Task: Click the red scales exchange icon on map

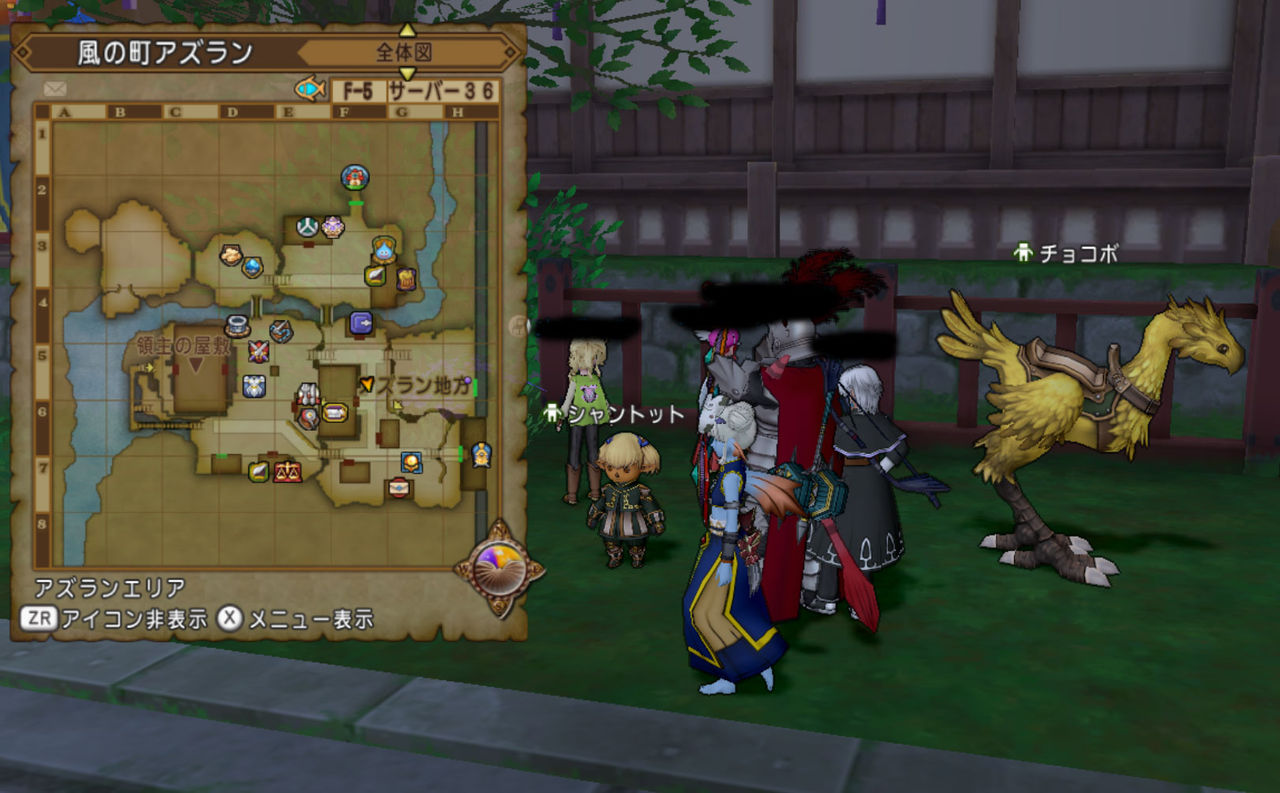Action: click(x=288, y=470)
